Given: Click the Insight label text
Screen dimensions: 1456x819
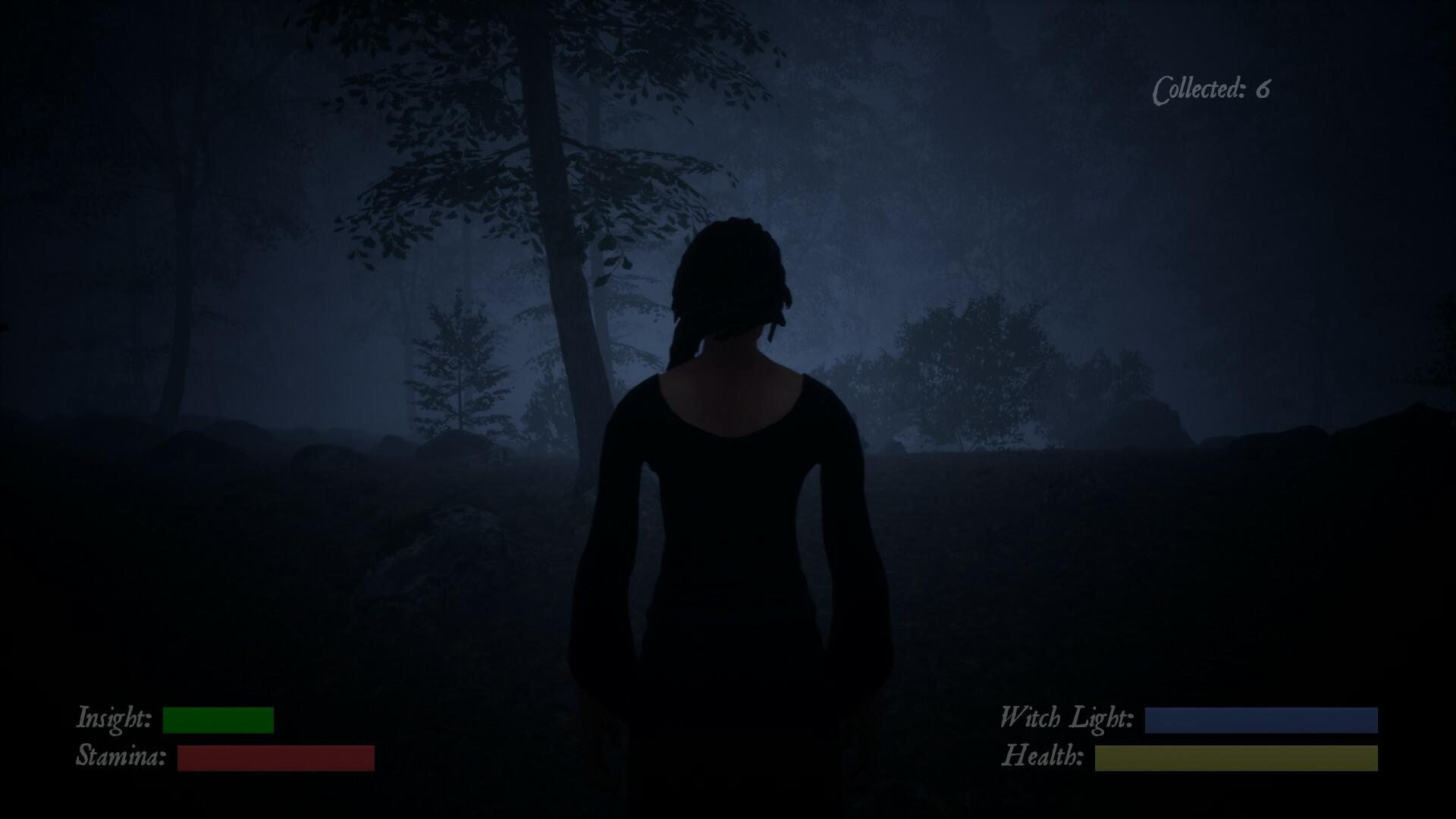Looking at the screenshot, I should pos(114,719).
